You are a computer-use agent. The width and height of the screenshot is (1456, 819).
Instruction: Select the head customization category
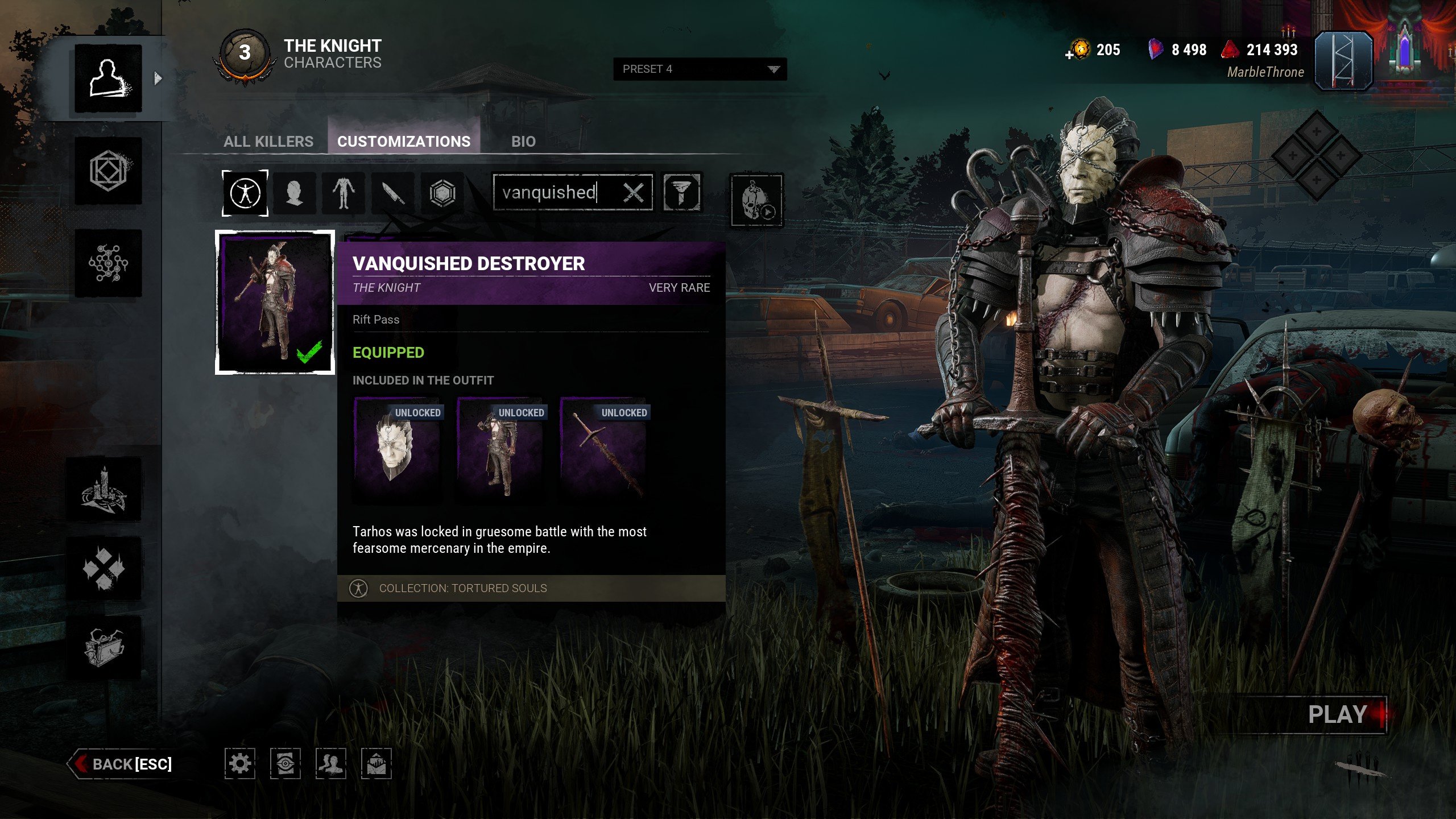coord(294,193)
